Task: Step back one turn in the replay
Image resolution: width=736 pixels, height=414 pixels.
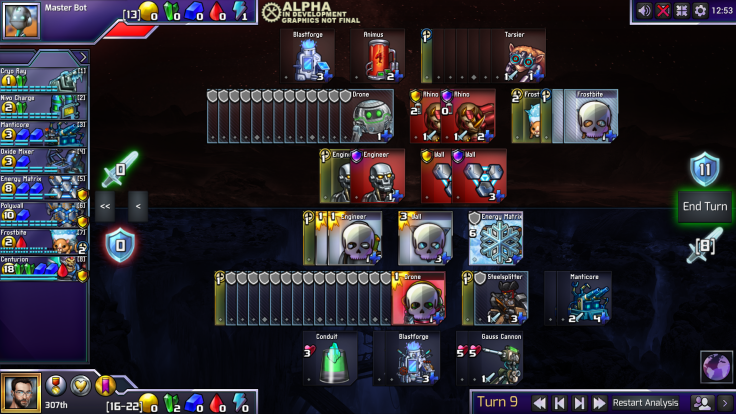Action: point(559,402)
